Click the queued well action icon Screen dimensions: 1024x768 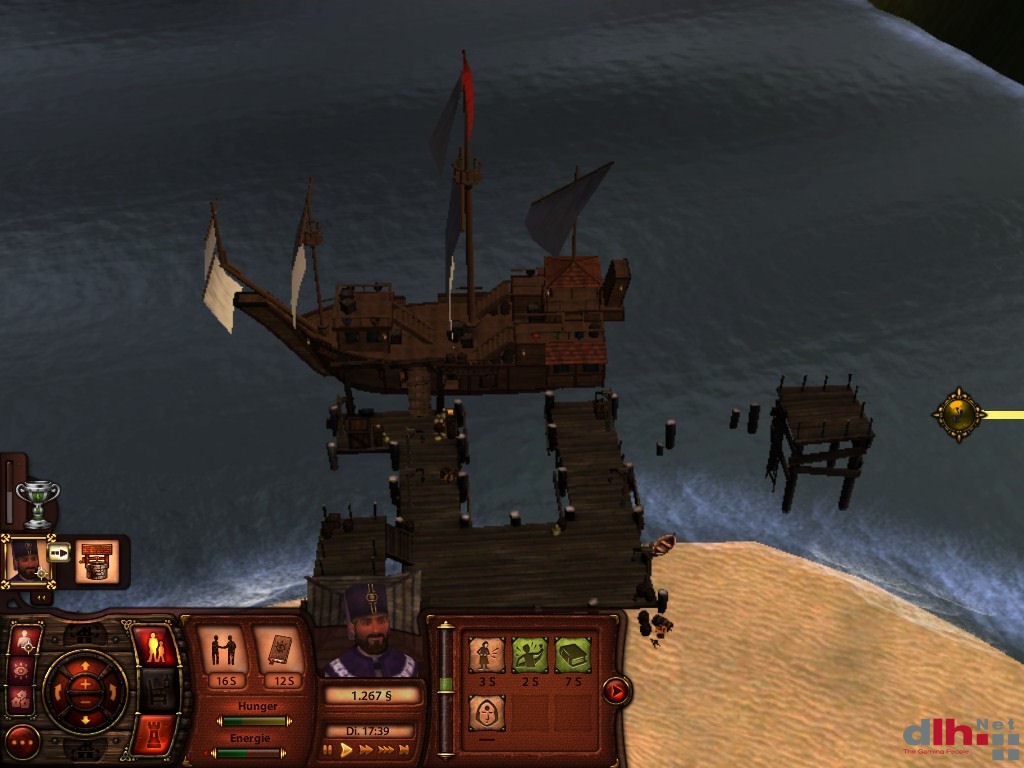click(97, 560)
